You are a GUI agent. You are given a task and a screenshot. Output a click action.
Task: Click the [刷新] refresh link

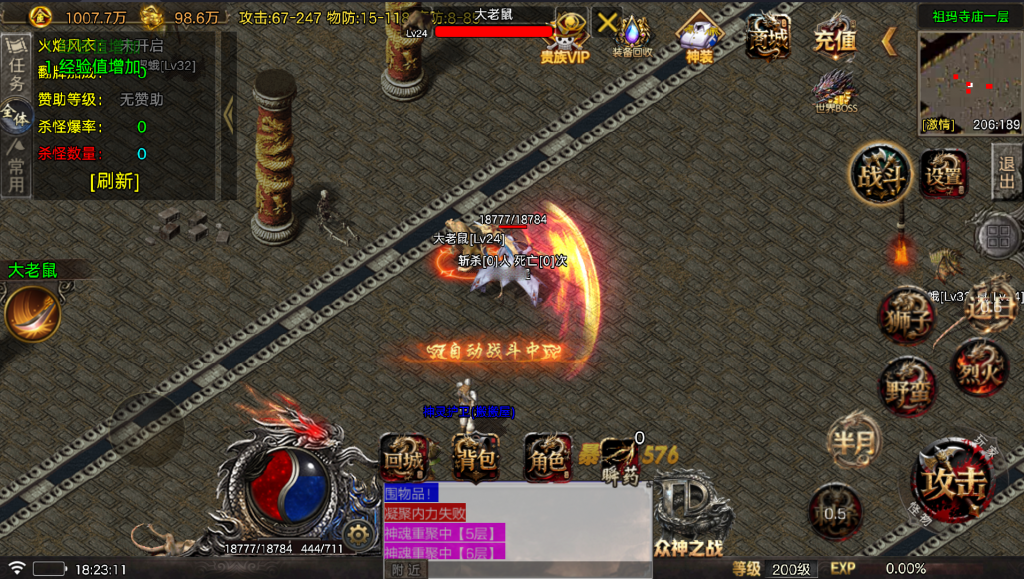[114, 181]
